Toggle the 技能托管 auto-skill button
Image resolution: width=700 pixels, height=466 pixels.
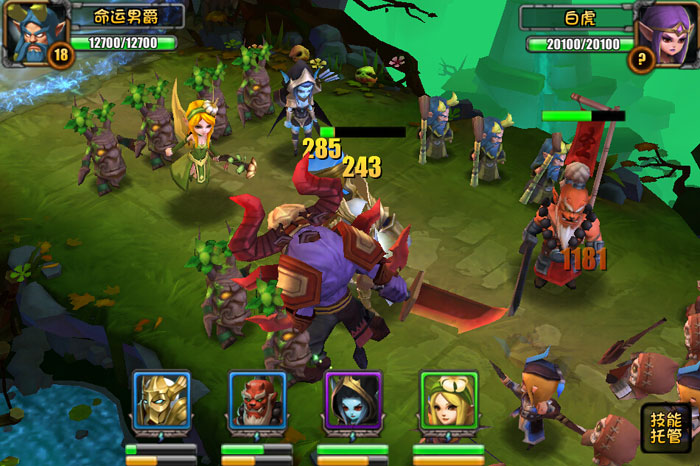[x=665, y=428]
